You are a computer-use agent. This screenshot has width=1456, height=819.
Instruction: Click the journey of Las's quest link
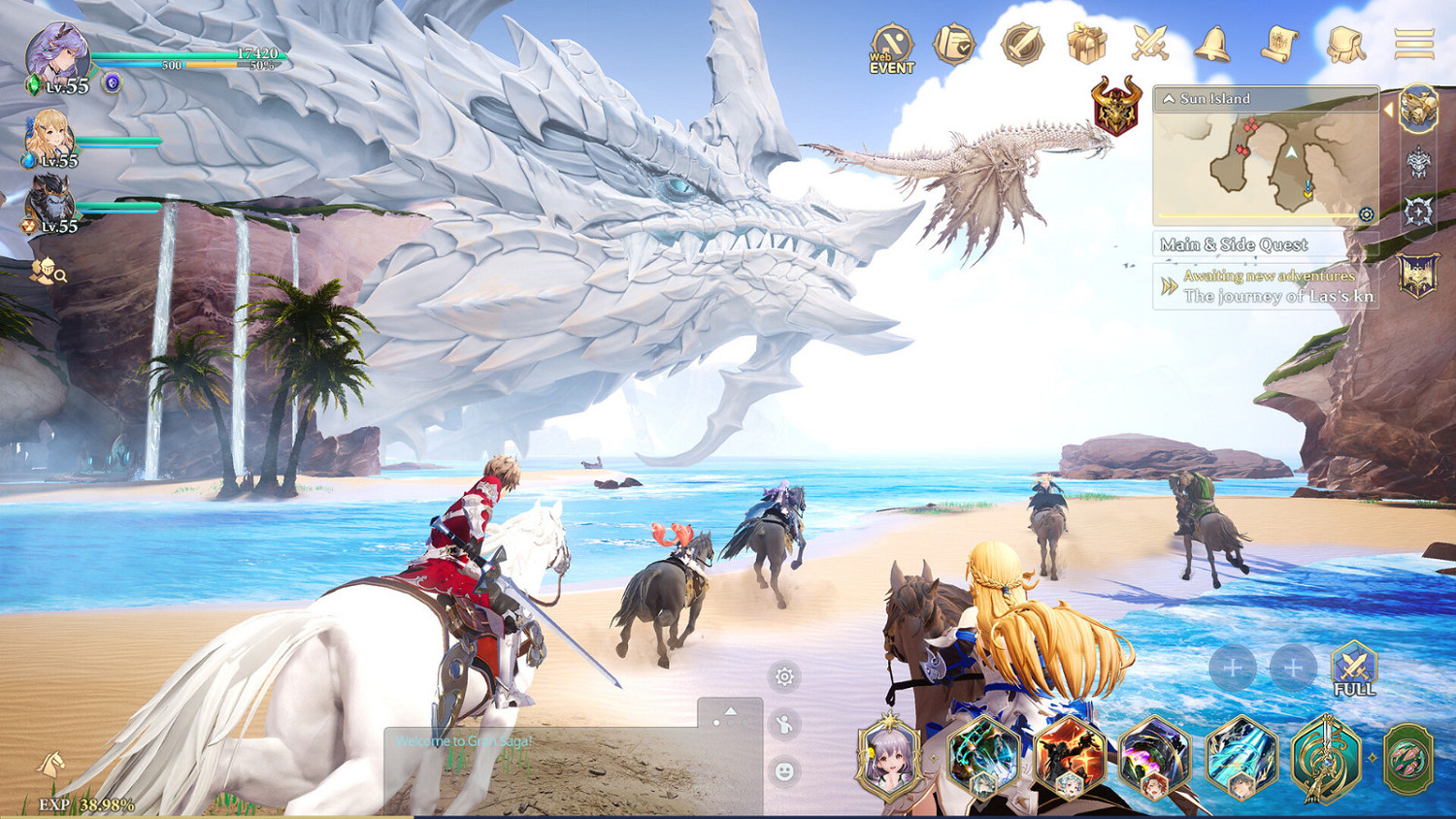tap(1277, 296)
